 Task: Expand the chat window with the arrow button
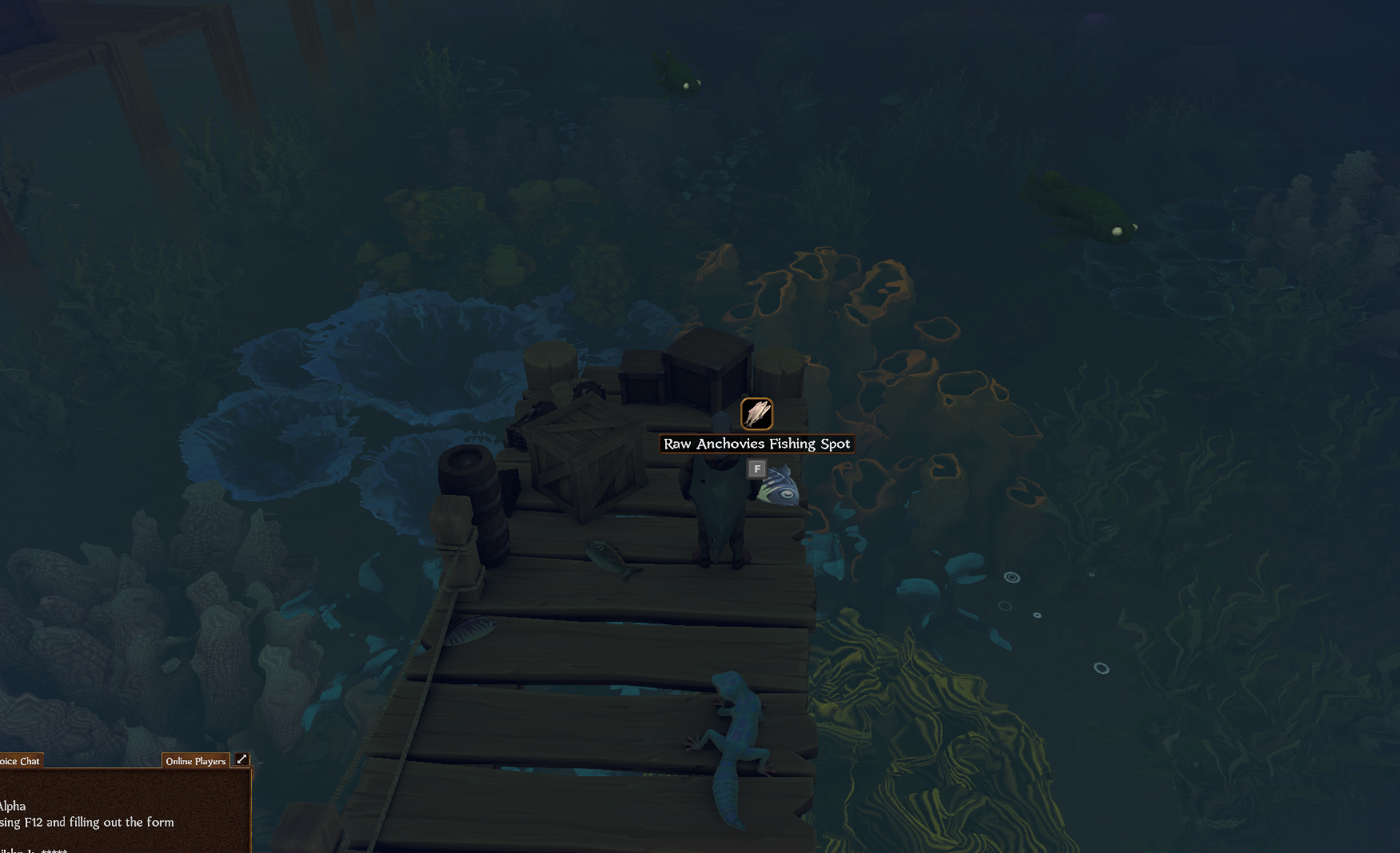pos(241,759)
